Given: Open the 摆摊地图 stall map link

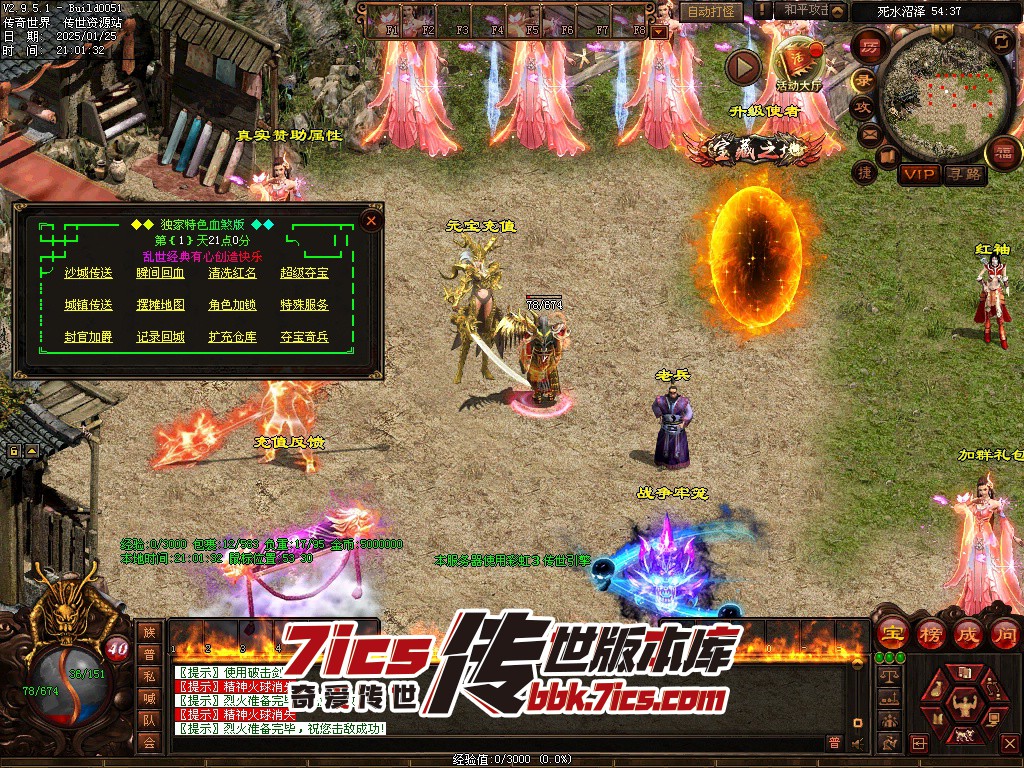Looking at the screenshot, I should pos(160,305).
